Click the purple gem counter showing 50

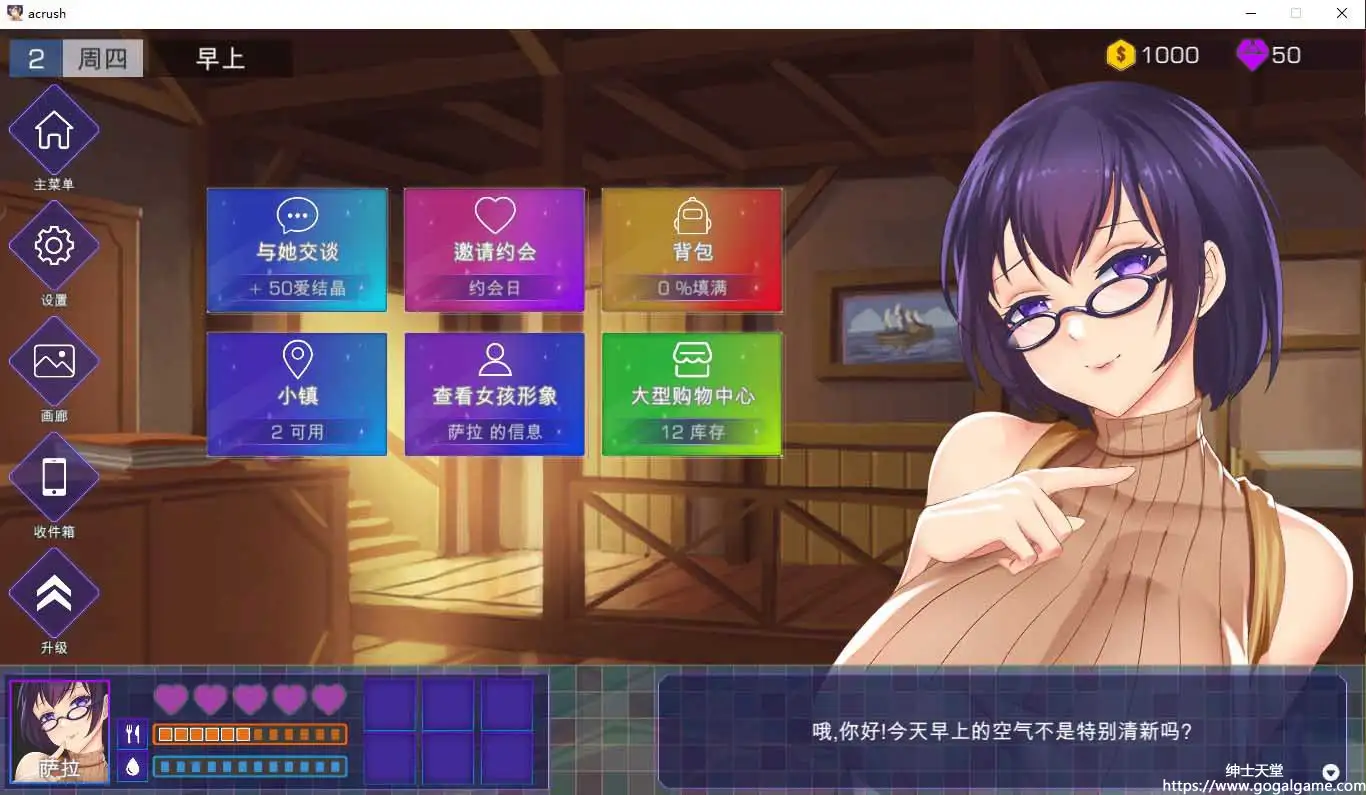point(1268,55)
